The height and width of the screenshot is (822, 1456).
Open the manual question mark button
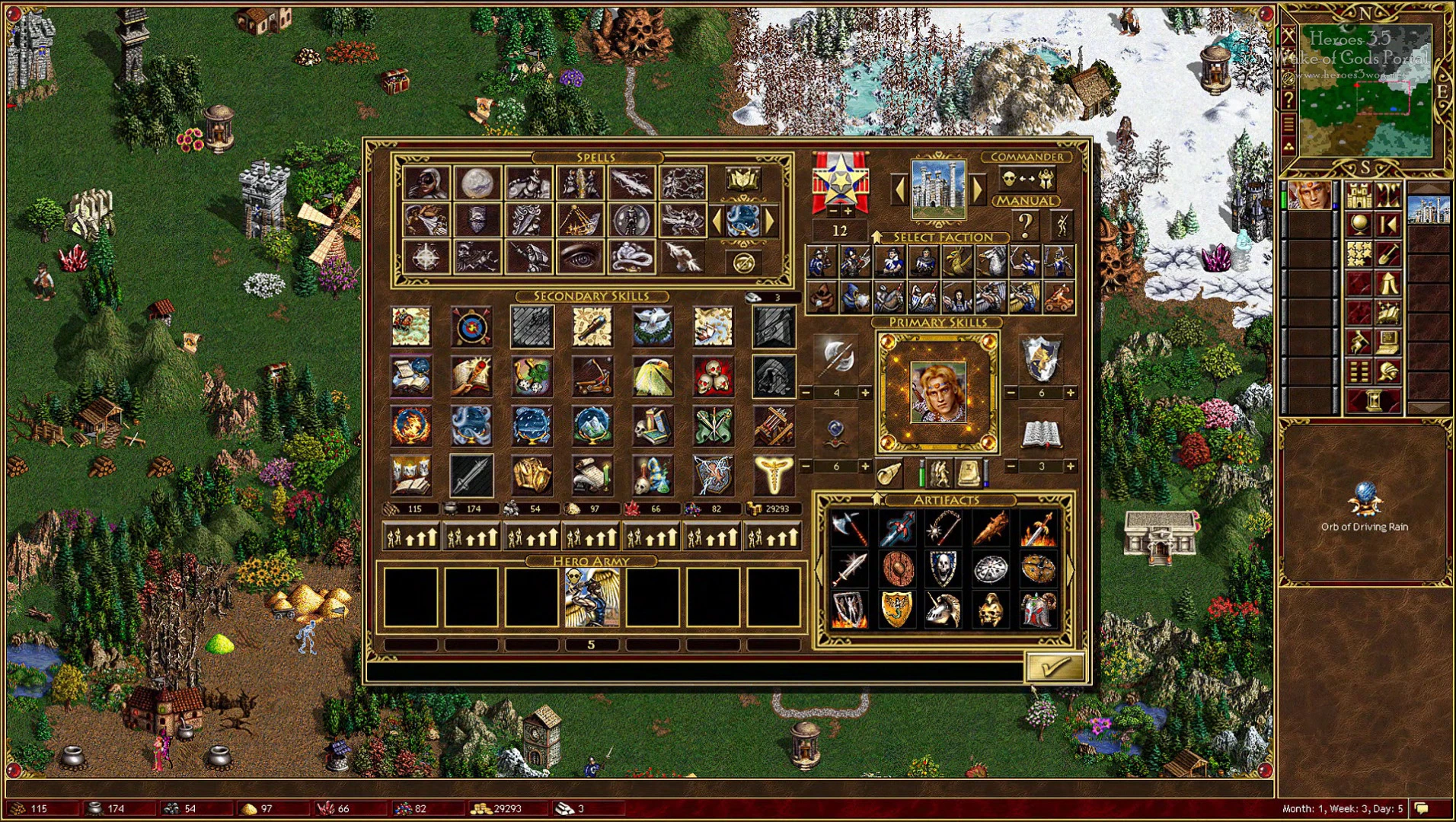click(1025, 225)
